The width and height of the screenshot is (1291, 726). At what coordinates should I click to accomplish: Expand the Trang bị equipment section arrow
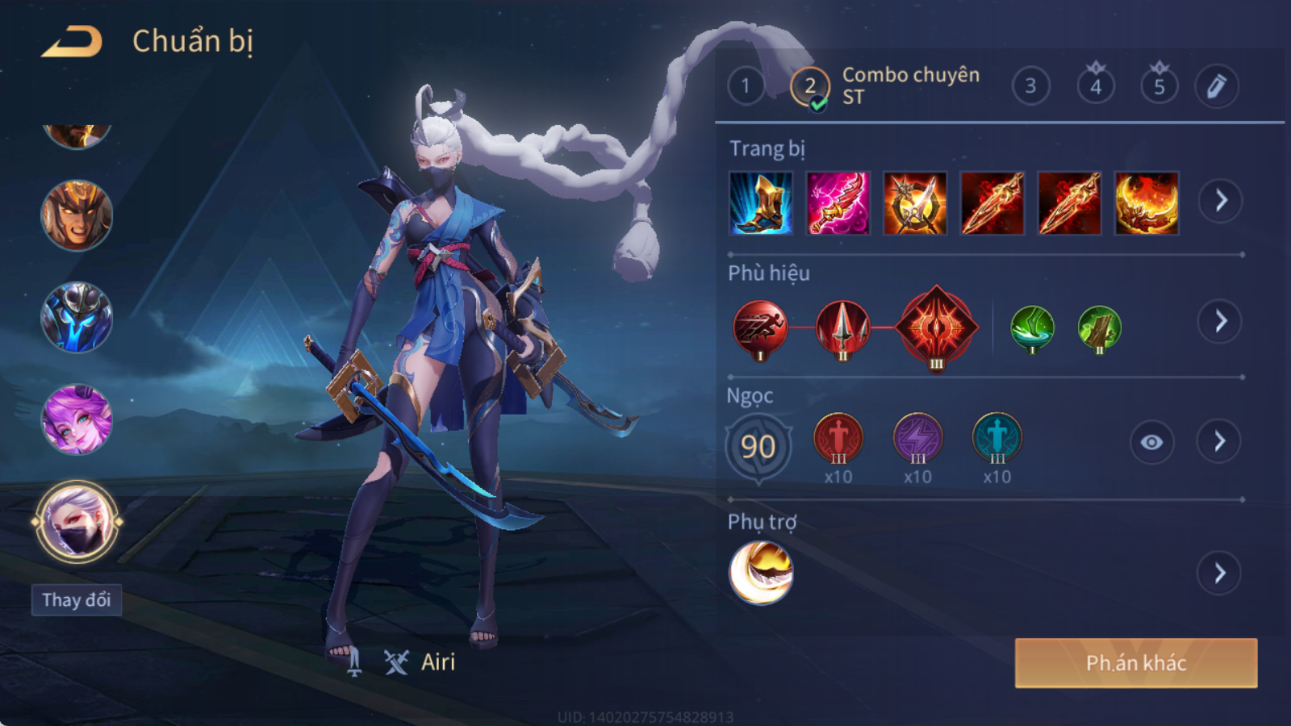[x=1220, y=201]
